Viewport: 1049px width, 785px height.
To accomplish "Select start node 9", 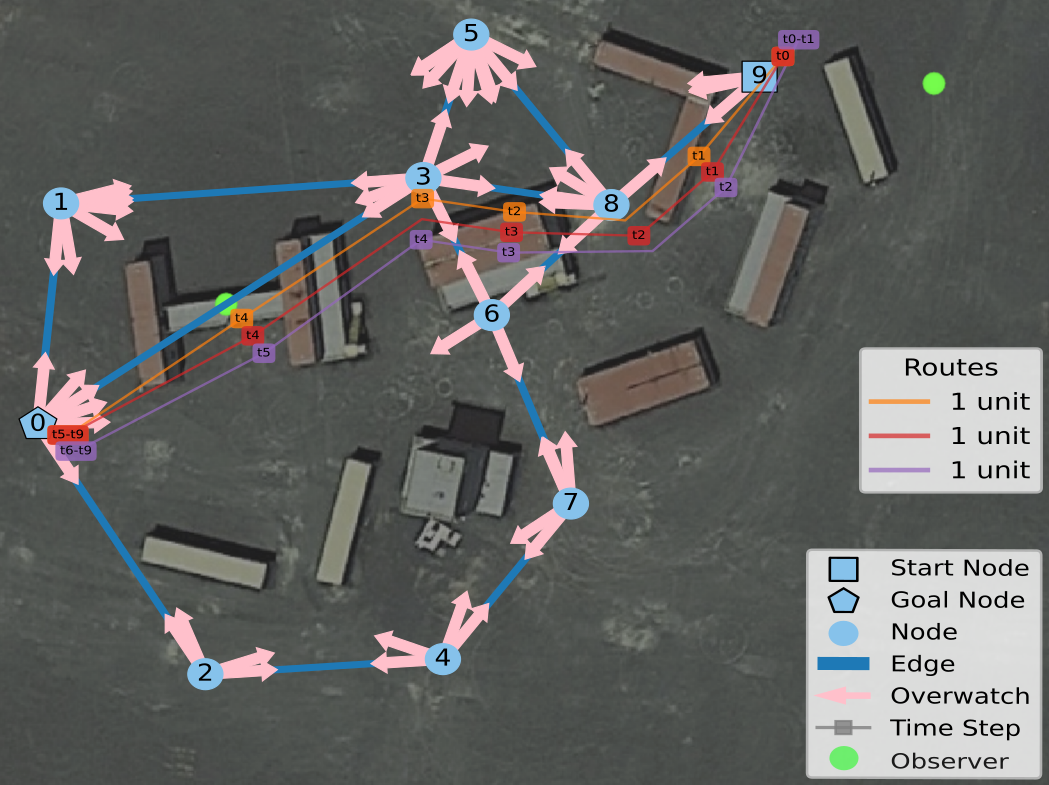I will [x=759, y=75].
